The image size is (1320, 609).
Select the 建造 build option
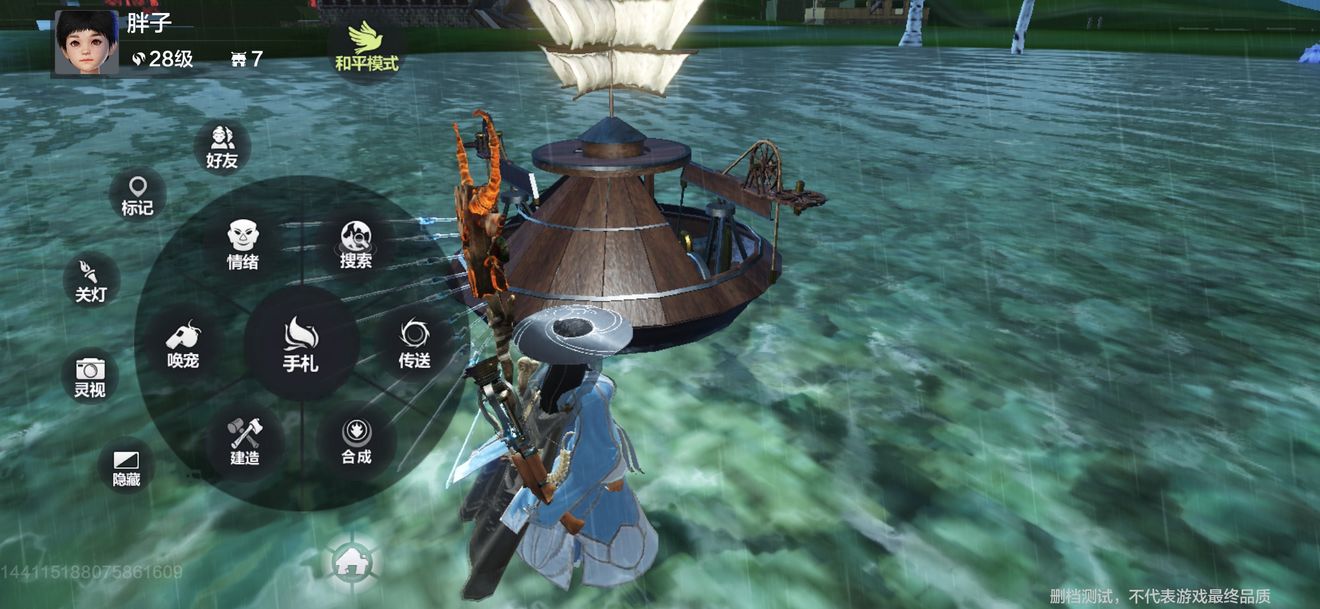pyautogui.click(x=245, y=441)
